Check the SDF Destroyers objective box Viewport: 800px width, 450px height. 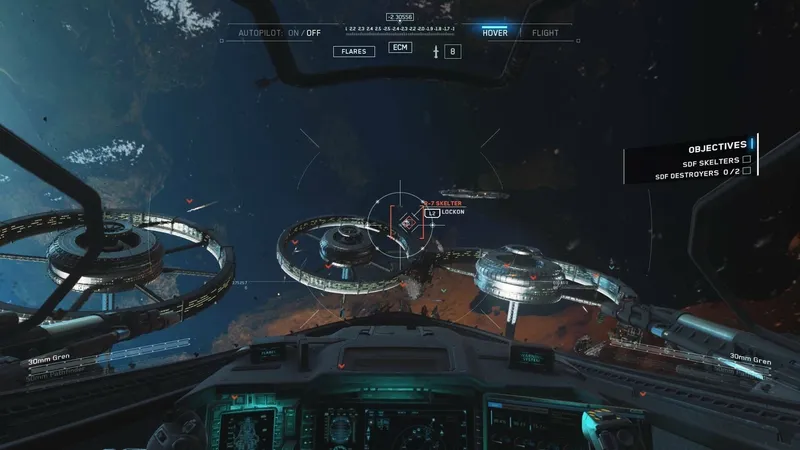[x=746, y=172]
